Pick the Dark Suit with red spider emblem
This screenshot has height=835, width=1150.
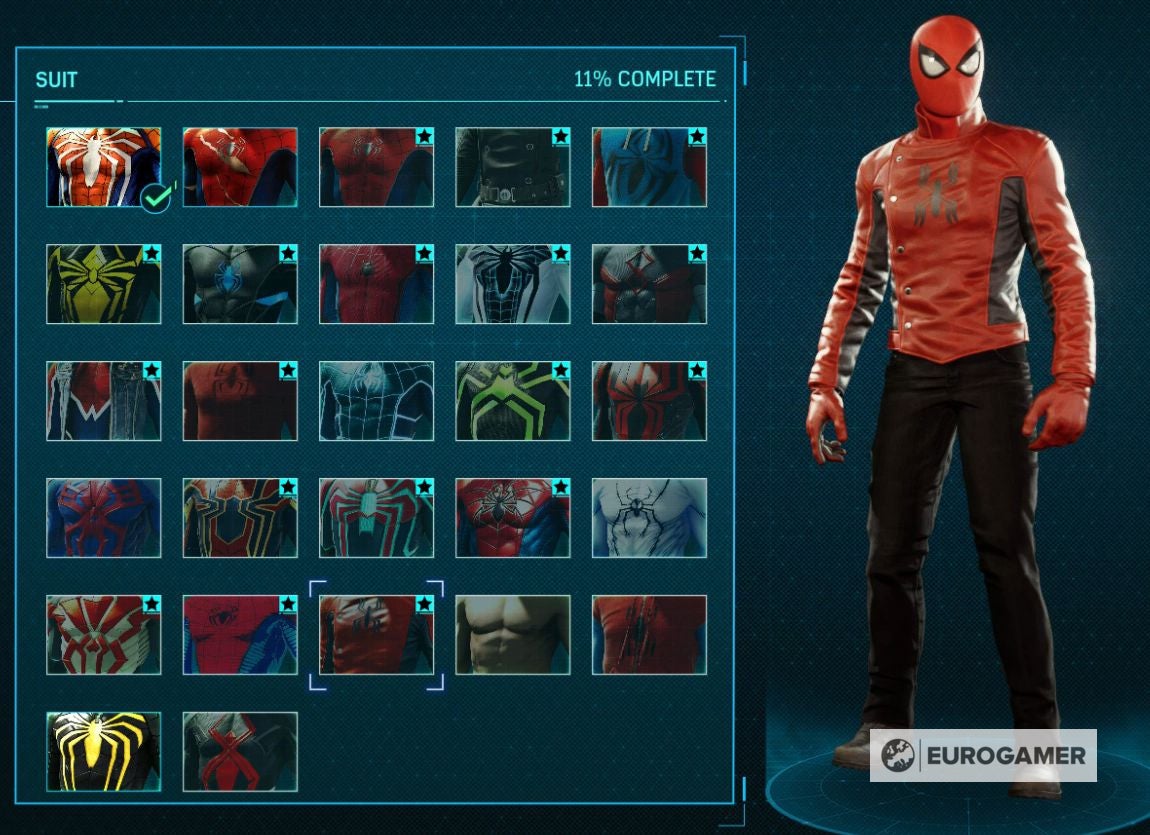[x=240, y=752]
